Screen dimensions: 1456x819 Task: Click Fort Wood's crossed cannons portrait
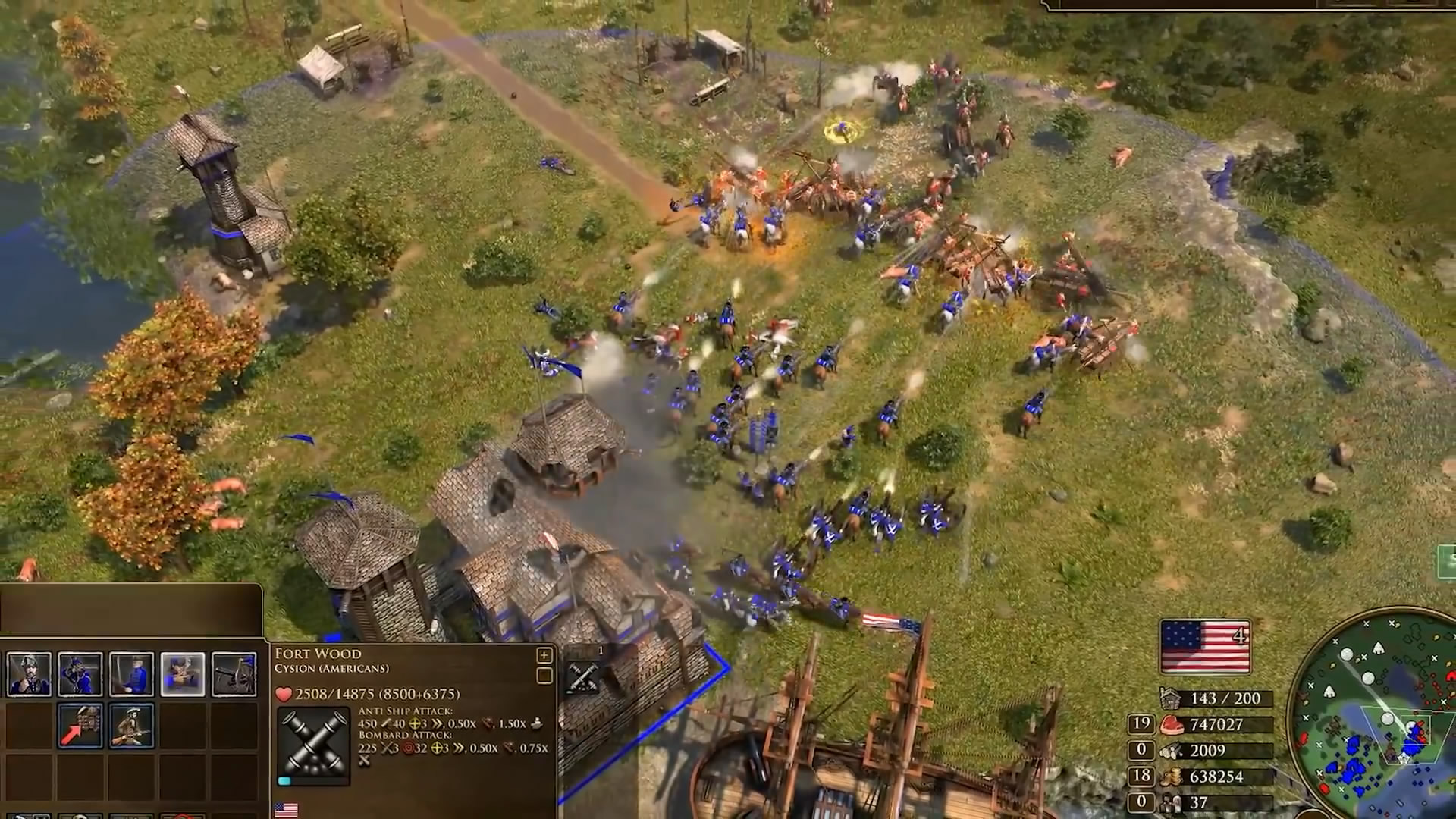tap(313, 745)
